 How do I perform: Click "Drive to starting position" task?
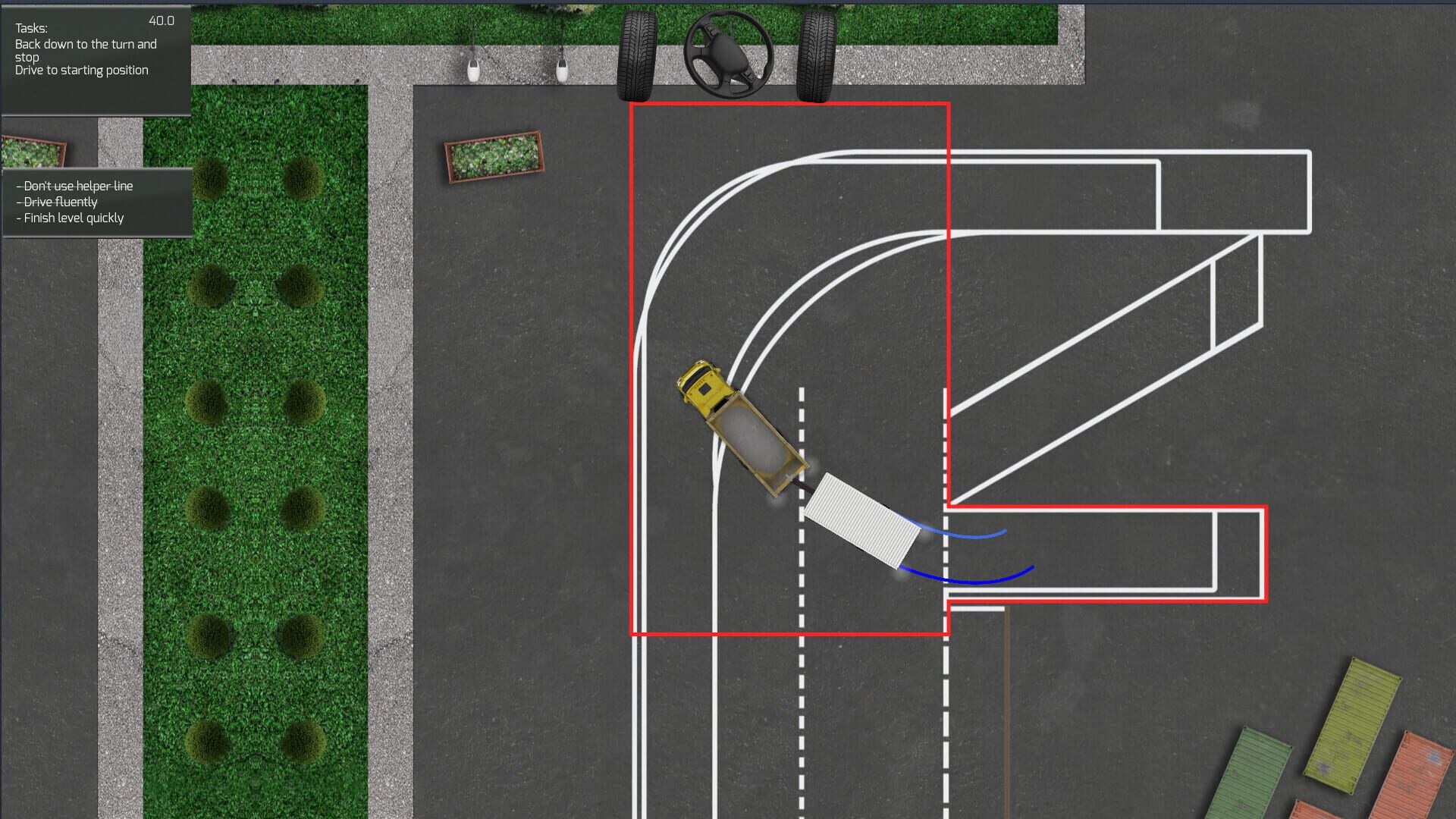pyautogui.click(x=81, y=70)
